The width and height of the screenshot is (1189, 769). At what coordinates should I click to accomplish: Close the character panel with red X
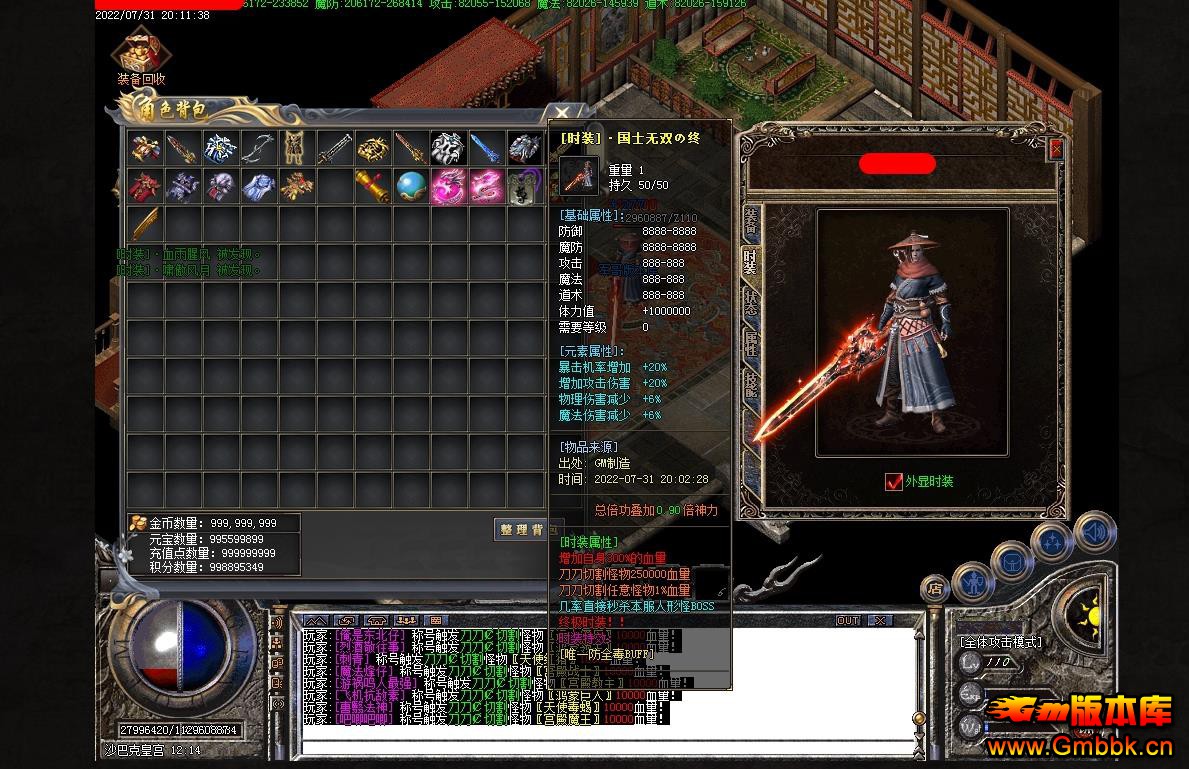pos(1055,150)
